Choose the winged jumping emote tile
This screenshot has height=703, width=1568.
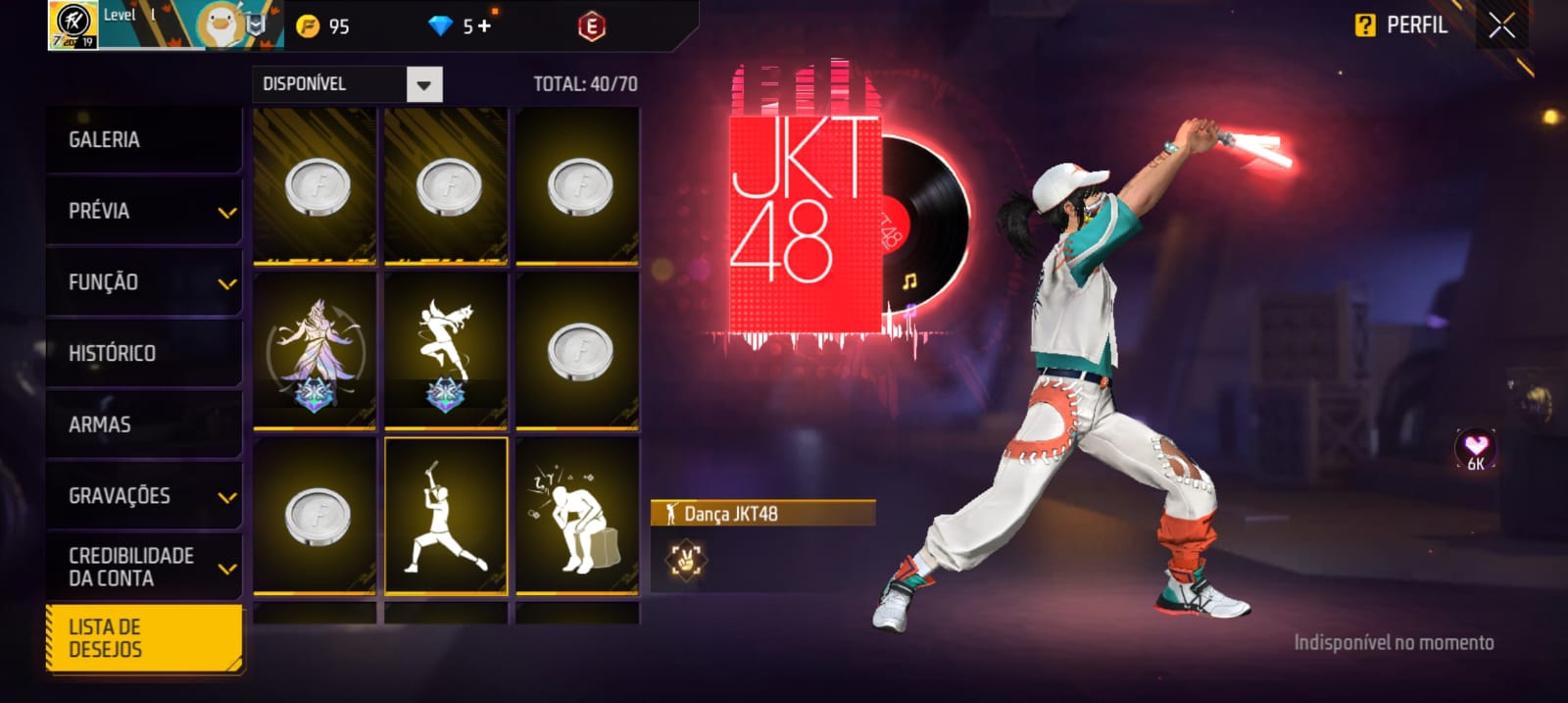click(446, 351)
